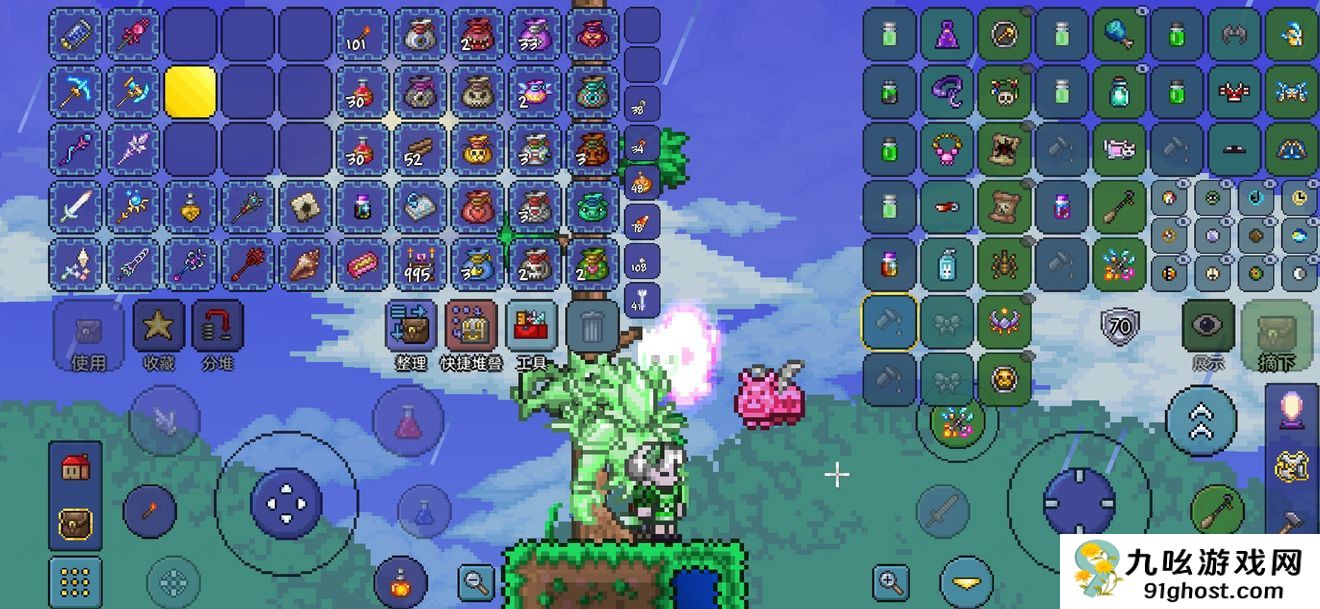Image resolution: width=1320 pixels, height=609 pixels.
Task: Select the purple wizard hat equipment slot
Action: tap(947, 35)
